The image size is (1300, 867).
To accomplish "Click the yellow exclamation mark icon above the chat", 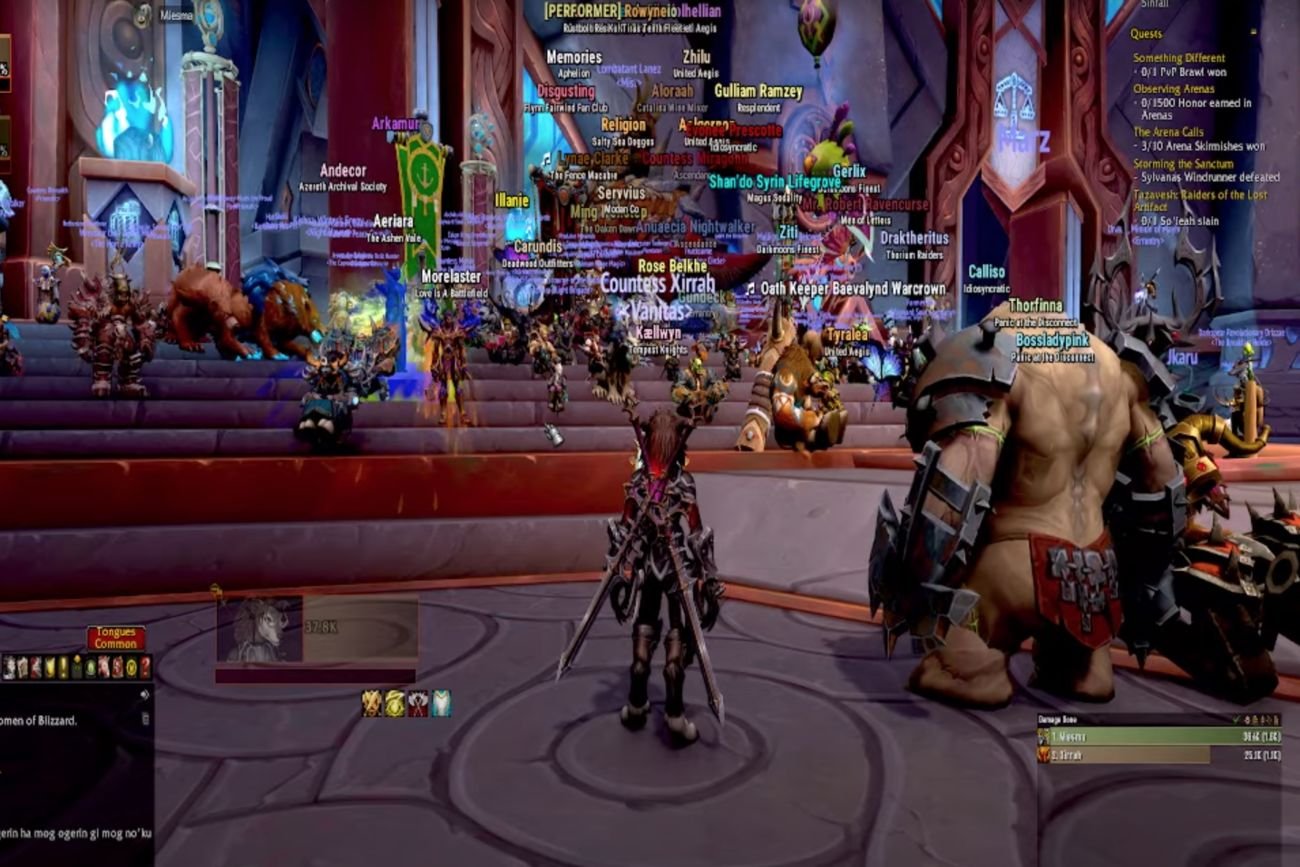I will (62, 666).
